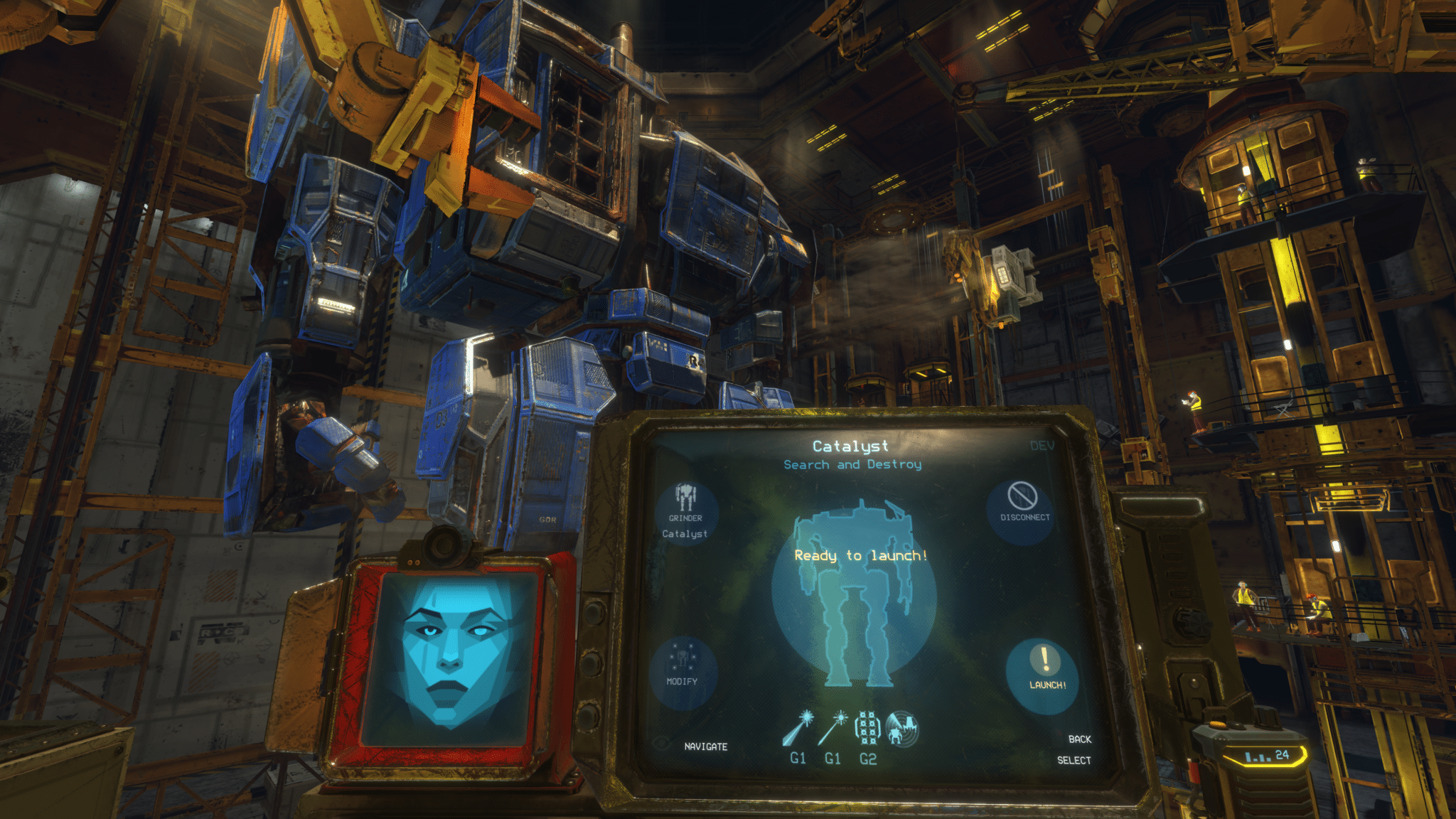Image resolution: width=1456 pixels, height=819 pixels.
Task: Select the thin-beam laser weapon icon
Action: (x=832, y=729)
